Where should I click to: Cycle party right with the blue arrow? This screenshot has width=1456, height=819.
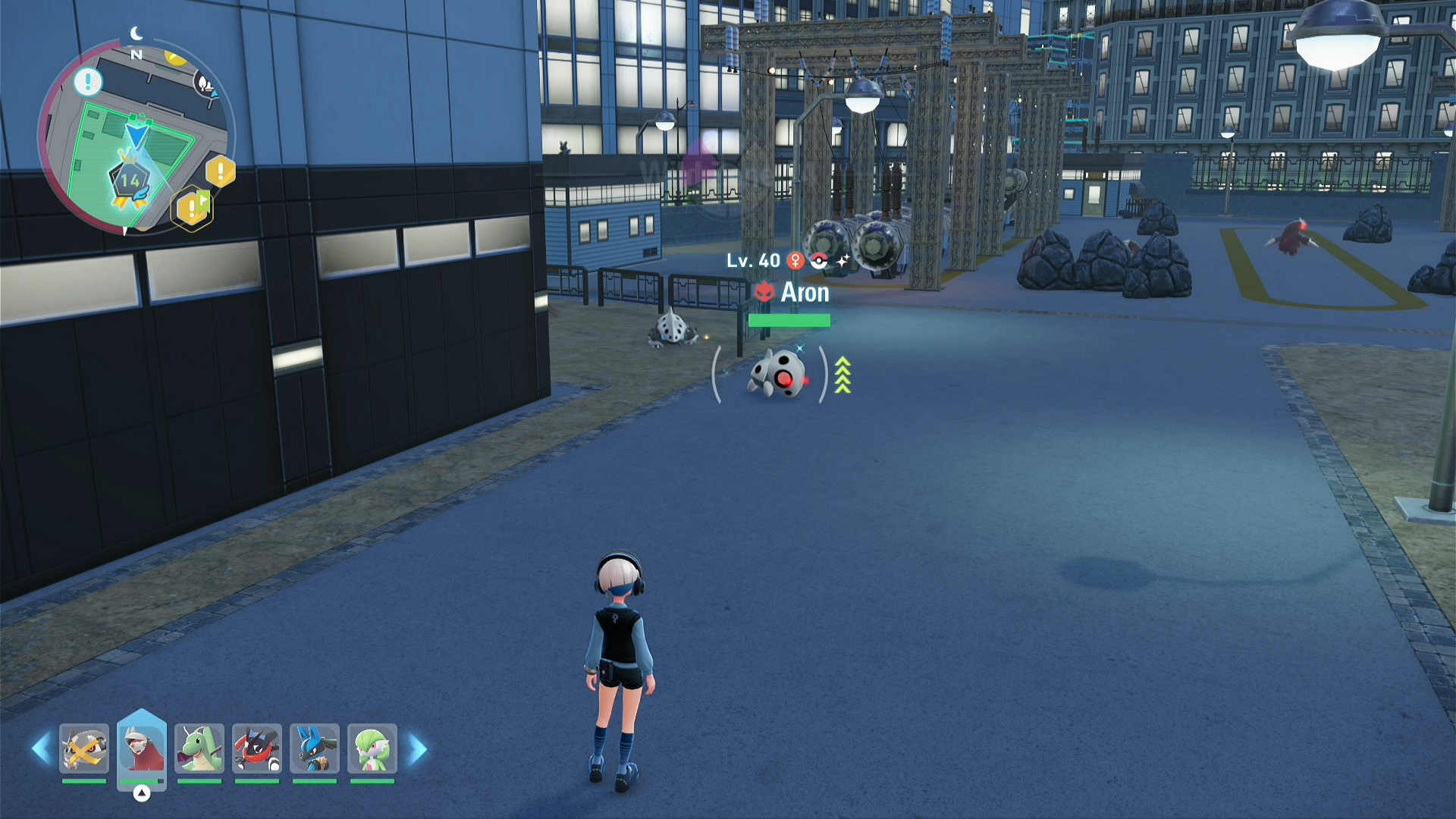tap(418, 749)
